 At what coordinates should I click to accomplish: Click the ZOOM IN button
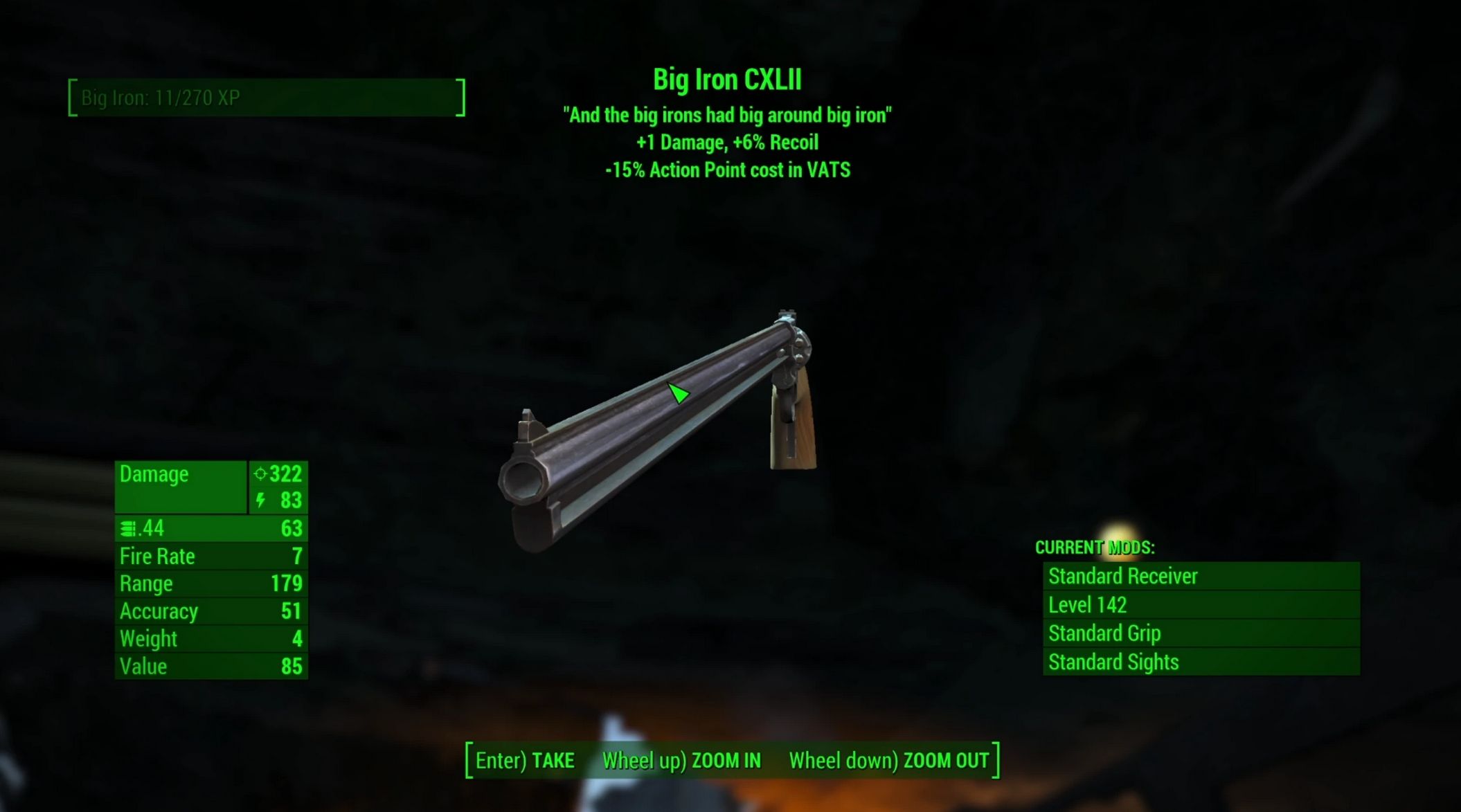point(681,761)
